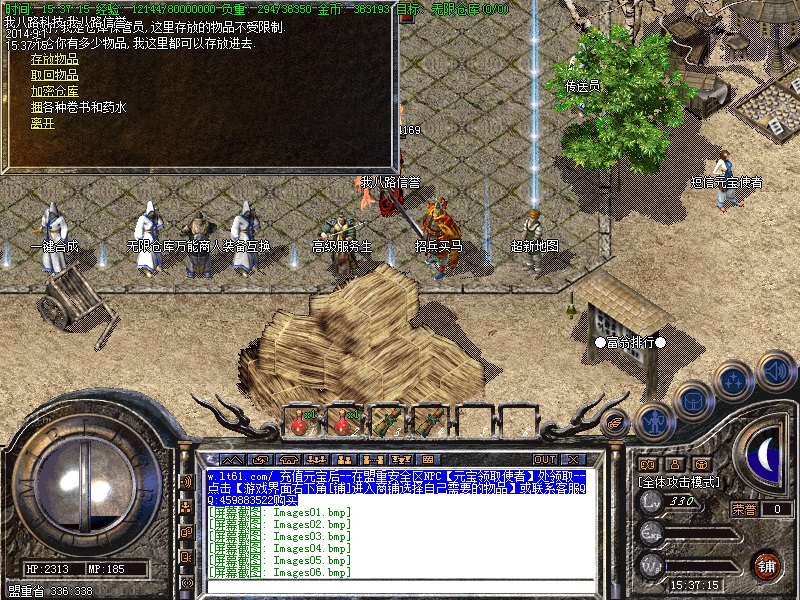Click the X button above the chat
The height and width of the screenshot is (600, 800).
coord(574,460)
